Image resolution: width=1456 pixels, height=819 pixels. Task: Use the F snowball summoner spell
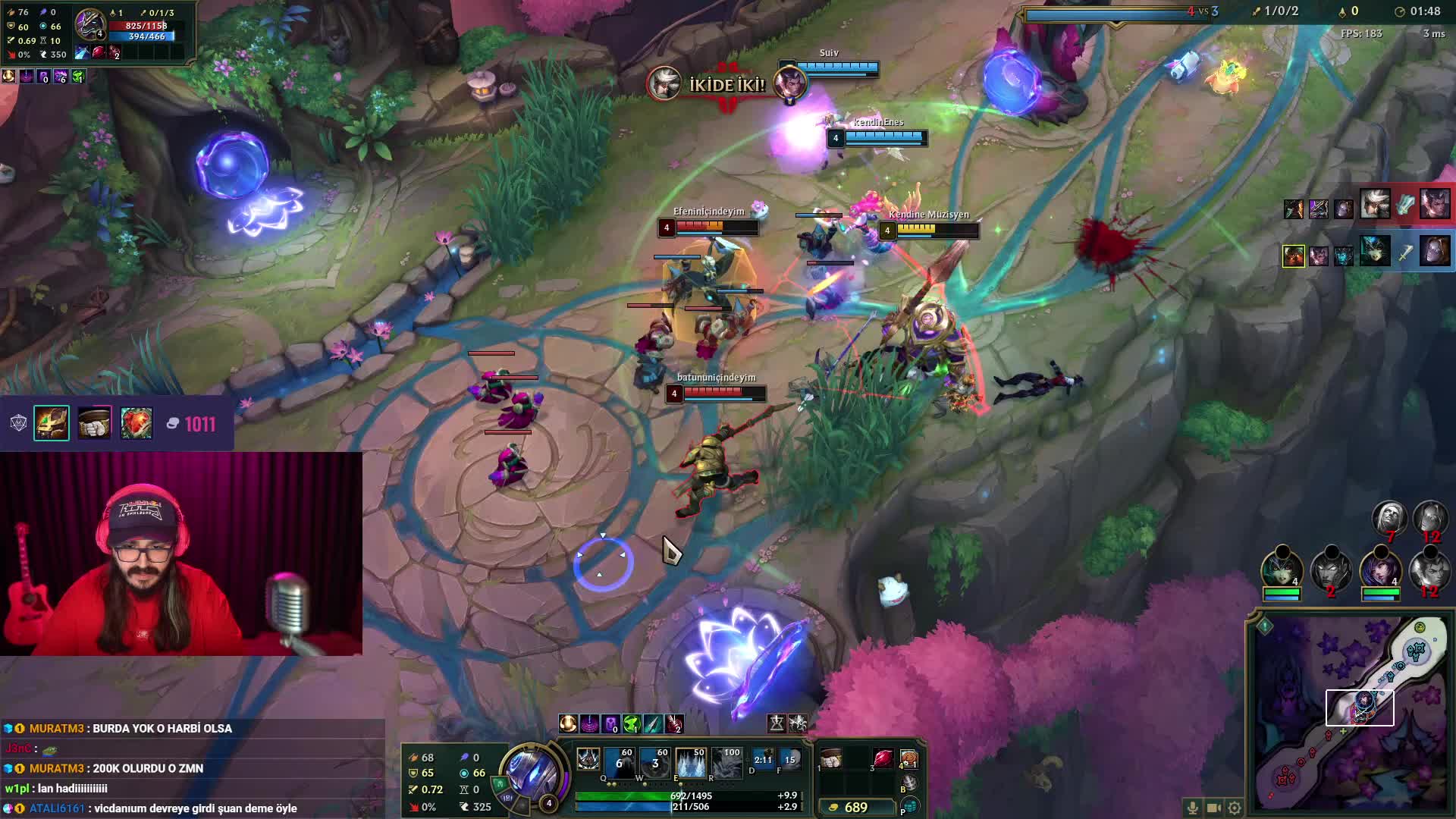pos(789,759)
